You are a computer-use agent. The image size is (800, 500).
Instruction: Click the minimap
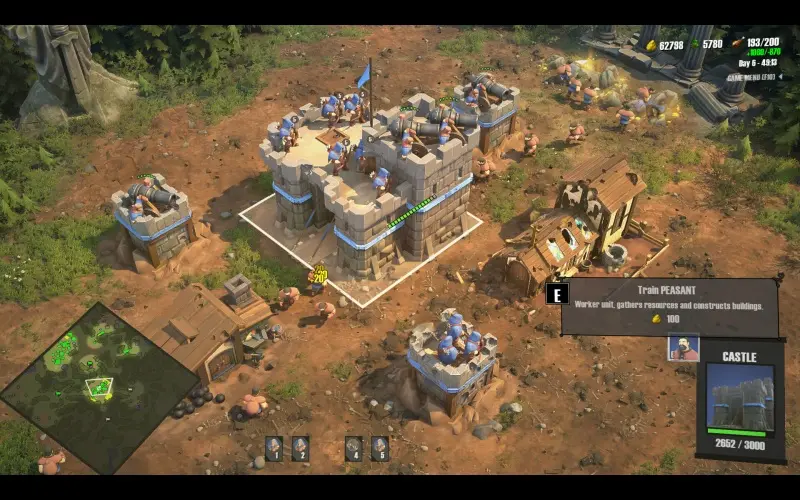[98, 387]
